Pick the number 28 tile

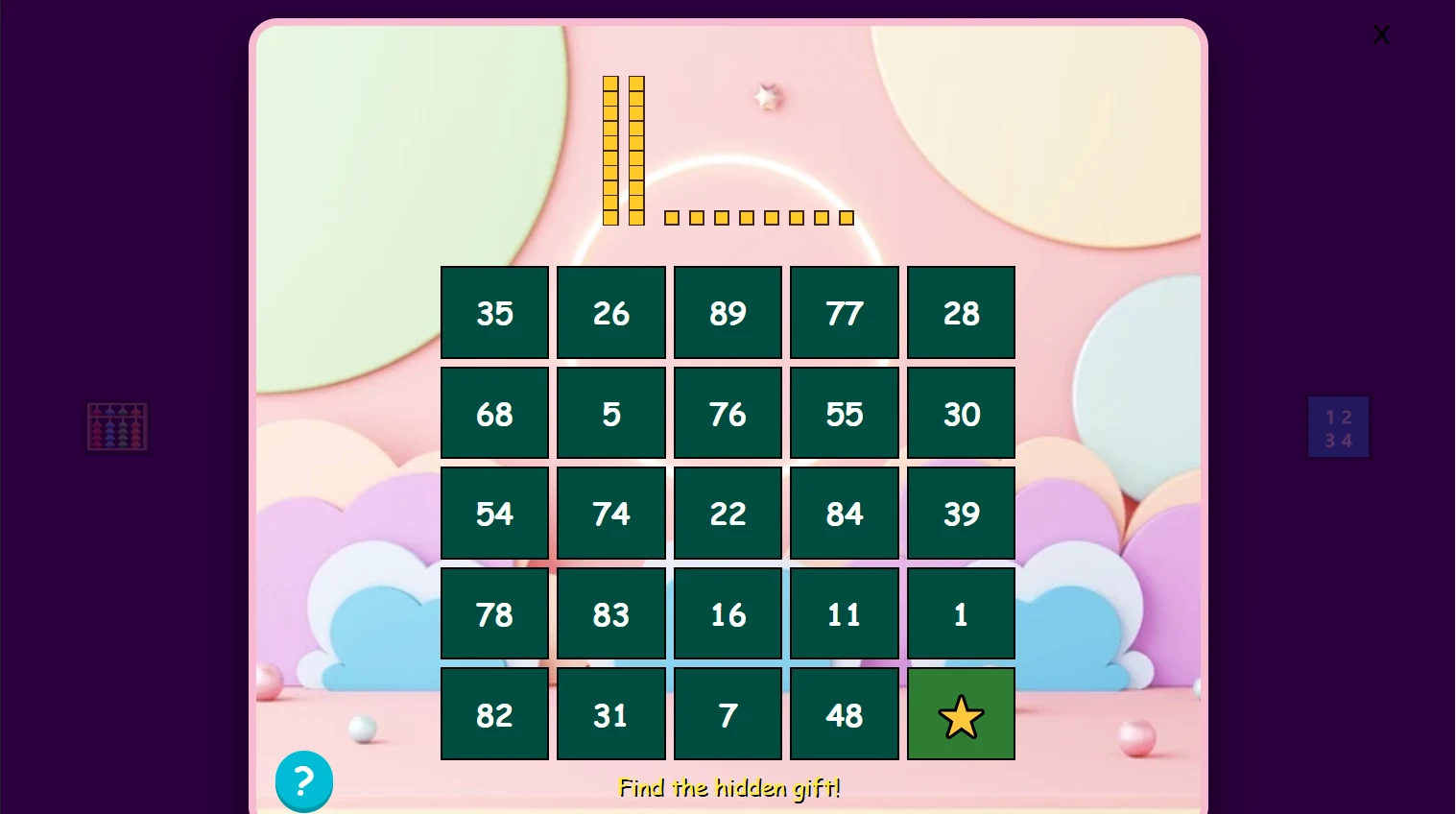pos(961,313)
